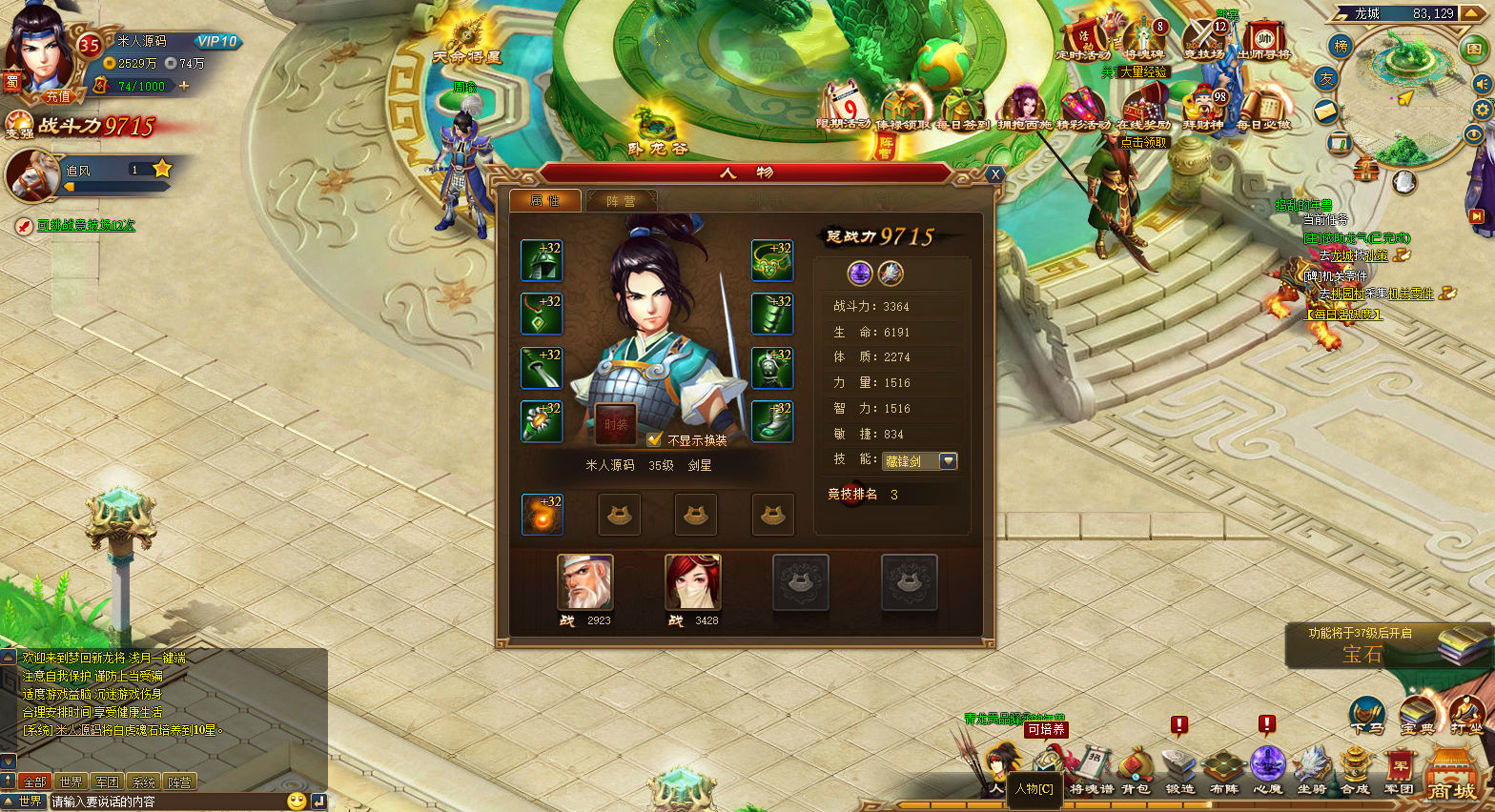
Task: Open the 锻造 forging menu
Action: (x=1179, y=770)
